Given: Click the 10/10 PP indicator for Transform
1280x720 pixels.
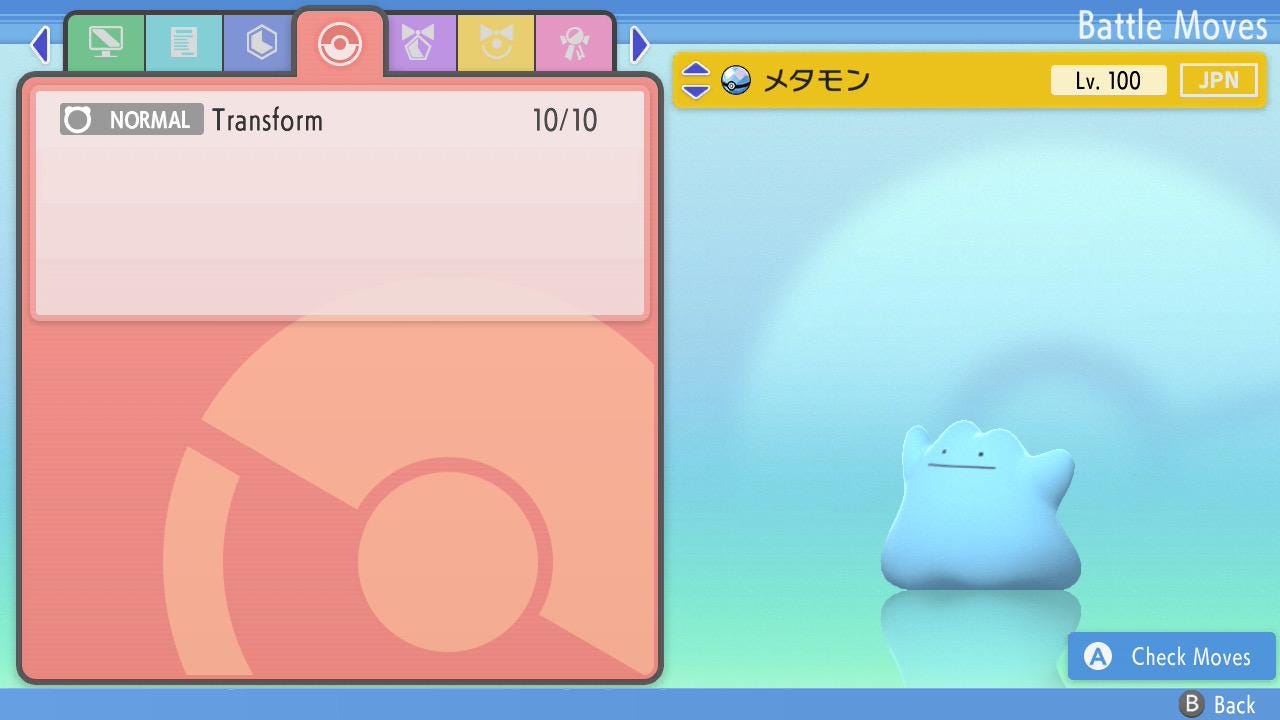Looking at the screenshot, I should coord(564,119).
